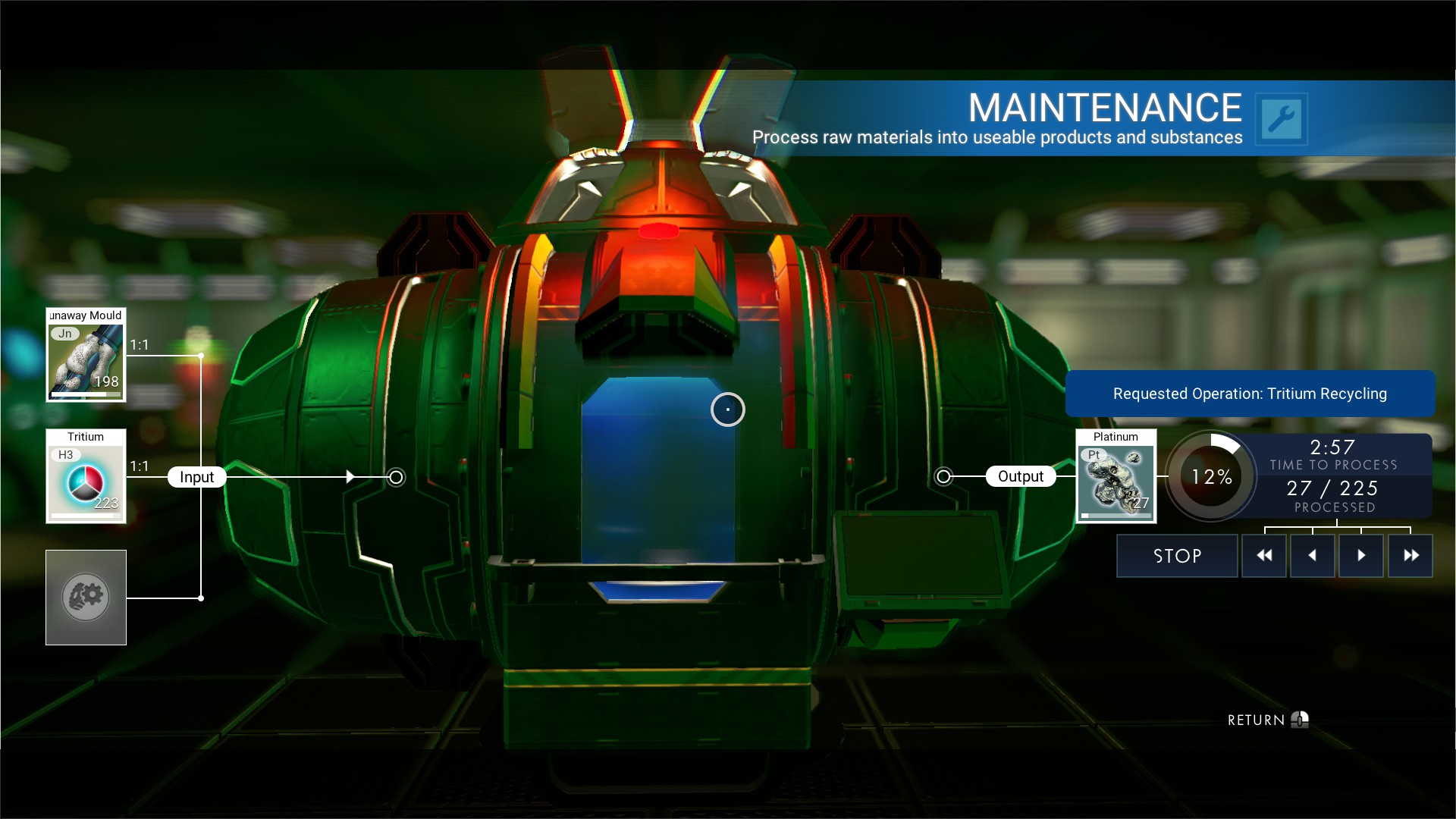The image size is (1456, 819).
Task: Select the Input label tab
Action: pos(196,477)
